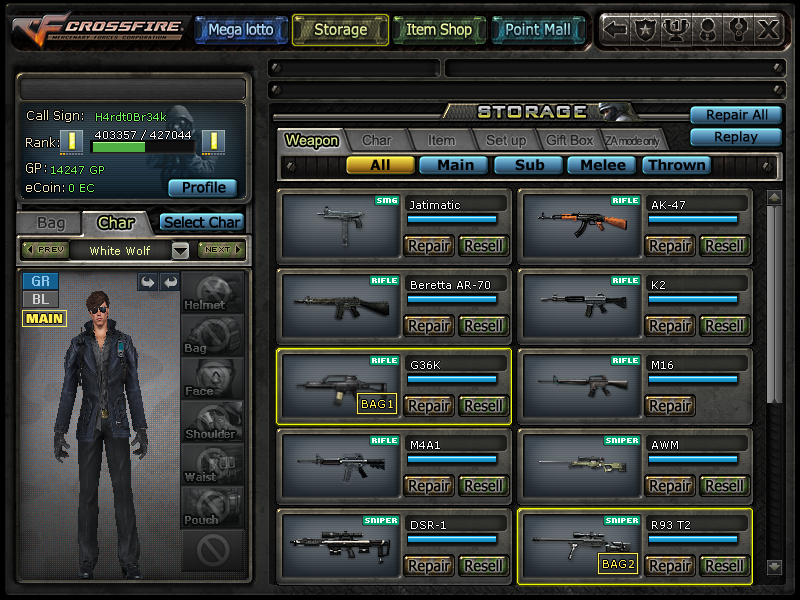Switch to the Gift Box tab
The image size is (800, 600).
click(x=569, y=141)
